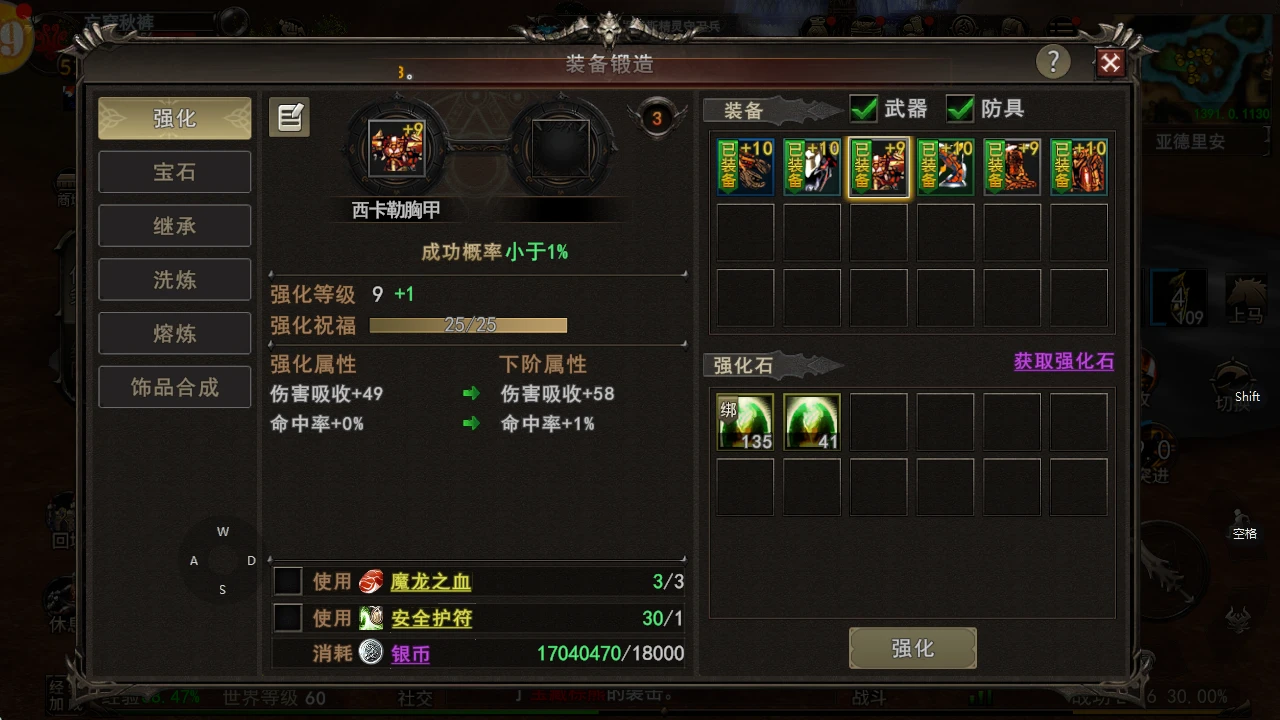The image size is (1280, 720).
Task: Switch to the 宝石 tab
Action: (x=174, y=171)
